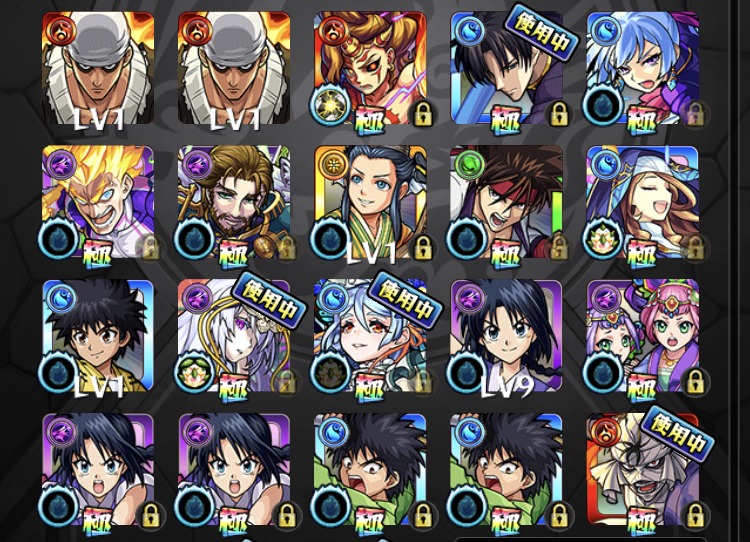
Task: Select the bandaged-face character in use
Action: [x=642, y=470]
